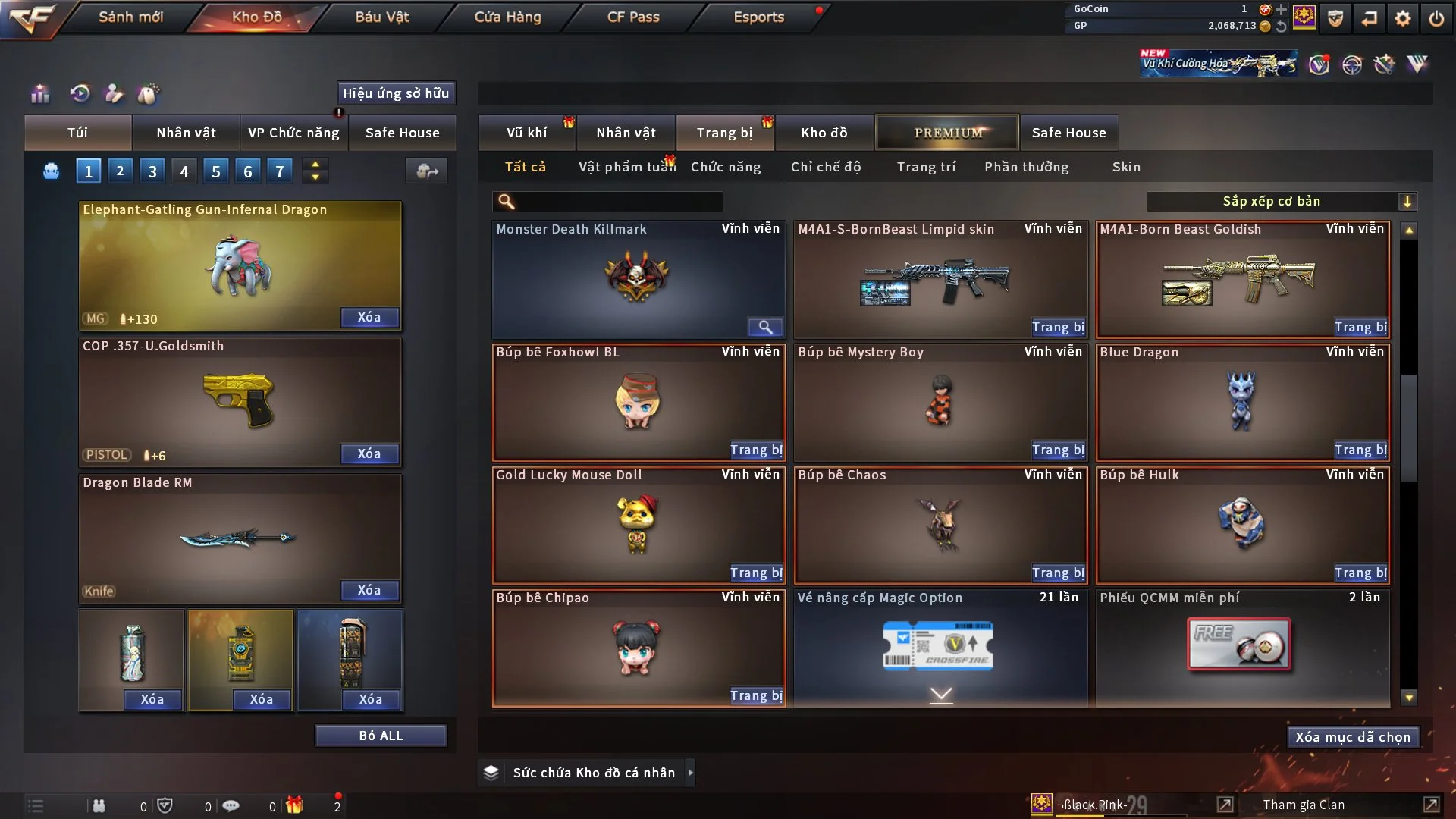Go to the CF Pass menu

pyautogui.click(x=633, y=17)
